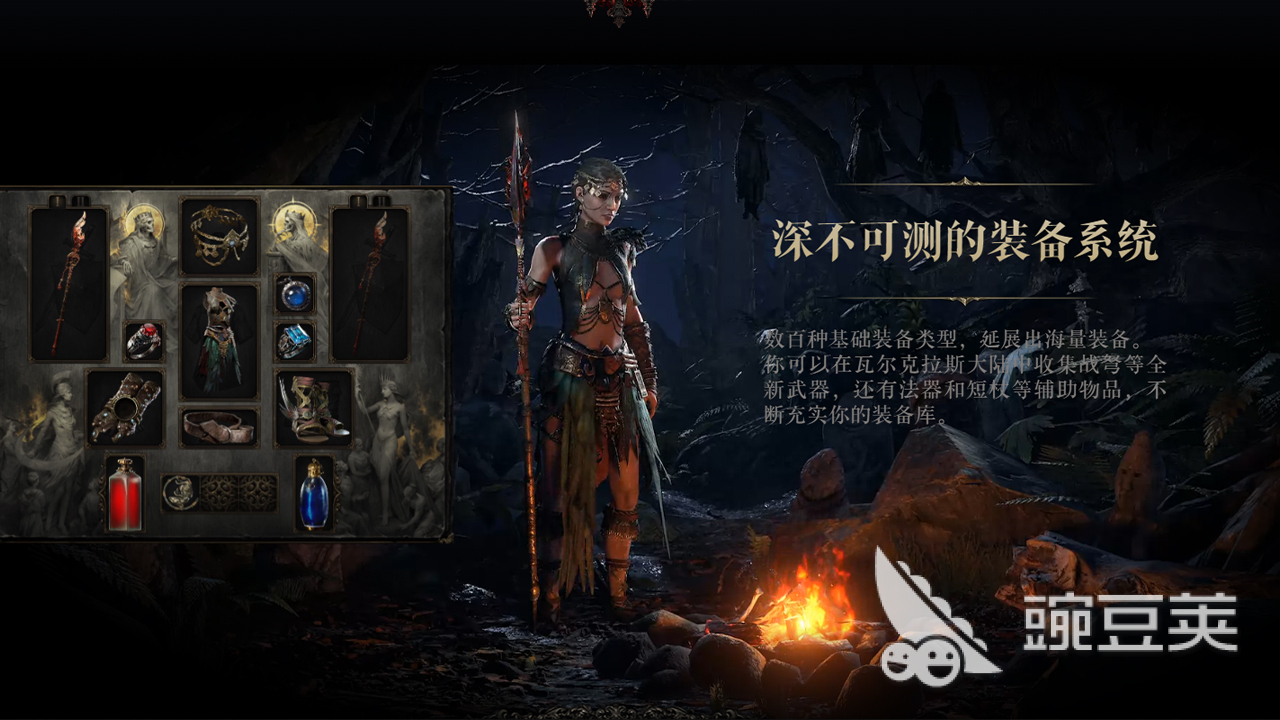Select the winged sandals in the boots slot
Image resolution: width=1280 pixels, height=720 pixels.
point(314,407)
